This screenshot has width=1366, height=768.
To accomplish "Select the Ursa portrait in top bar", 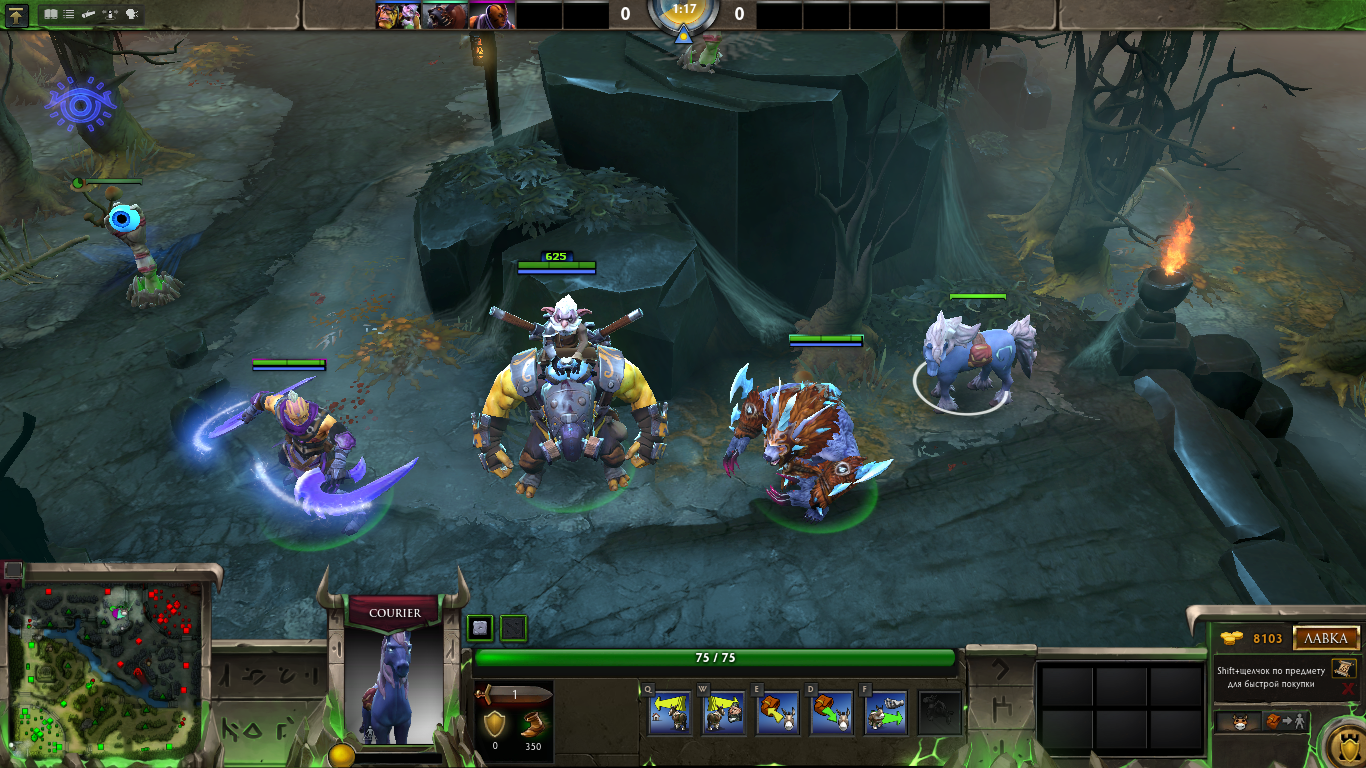I will [443, 15].
